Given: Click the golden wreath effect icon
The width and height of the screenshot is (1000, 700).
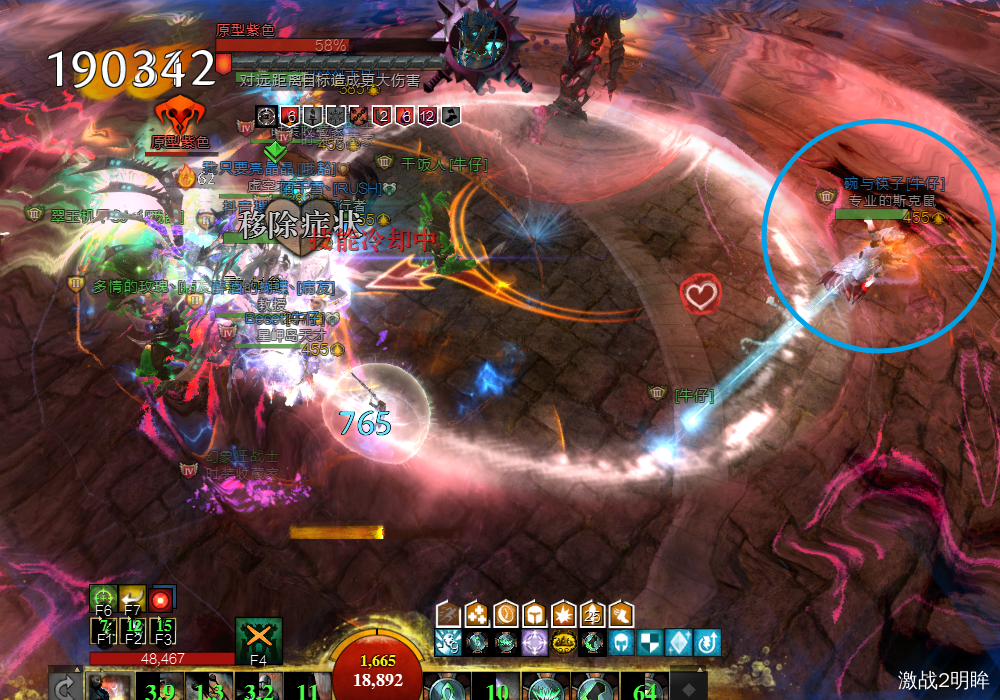Looking at the screenshot, I should tap(563, 642).
